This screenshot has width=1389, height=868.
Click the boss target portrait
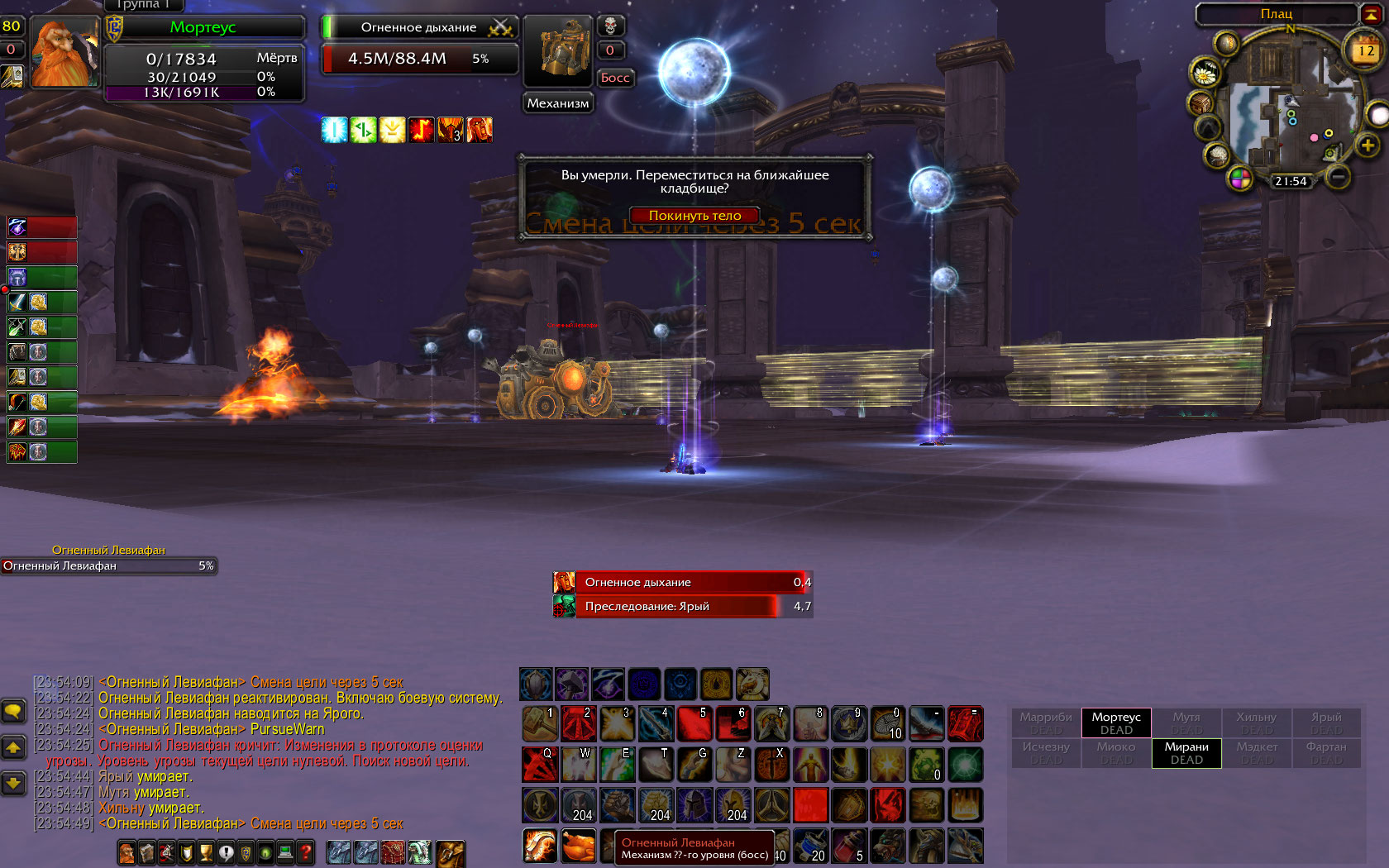pyautogui.click(x=558, y=50)
